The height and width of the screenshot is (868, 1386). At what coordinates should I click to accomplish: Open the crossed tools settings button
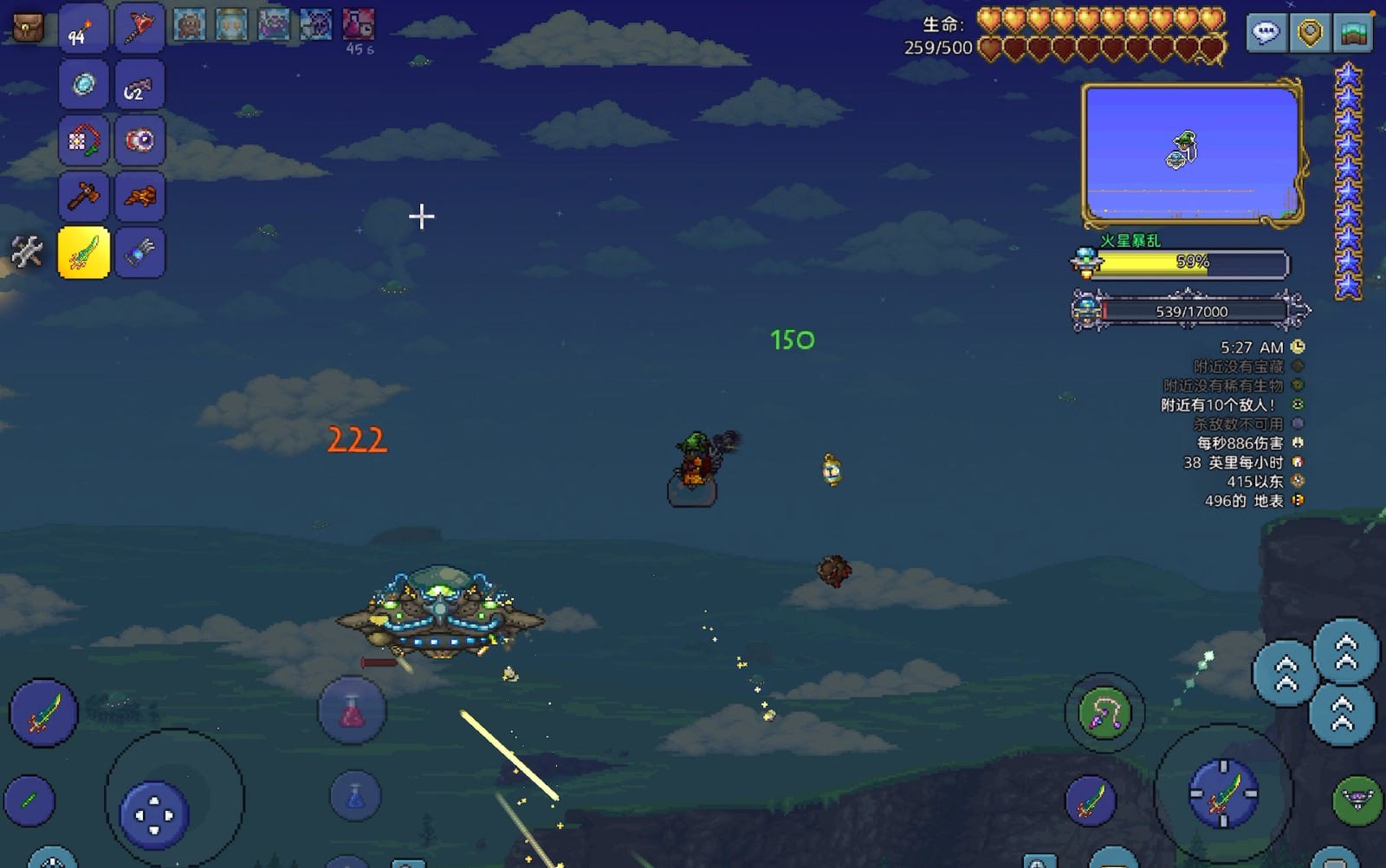[x=27, y=252]
